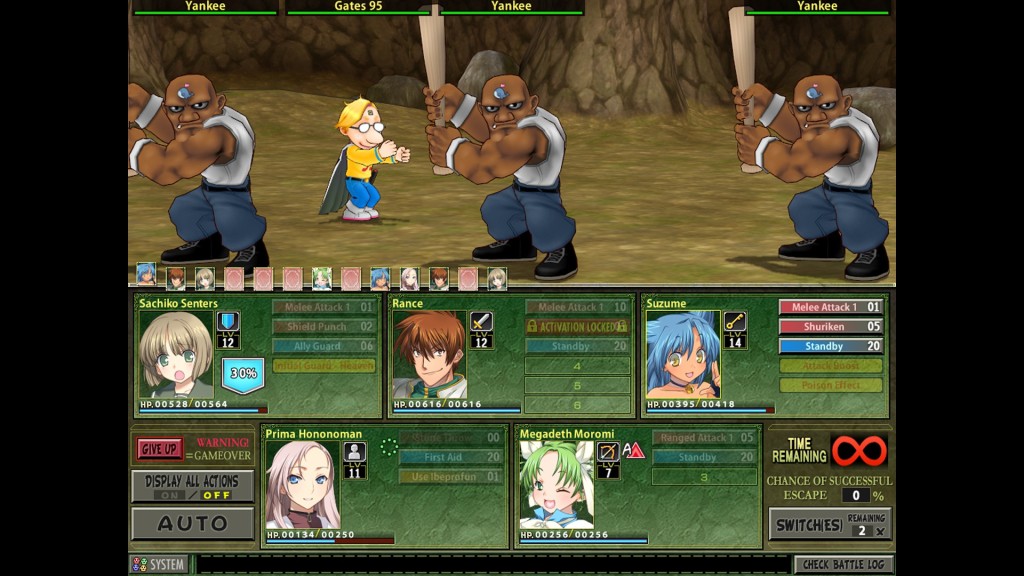
Task: Activate Auto battle mode
Action: (192, 523)
